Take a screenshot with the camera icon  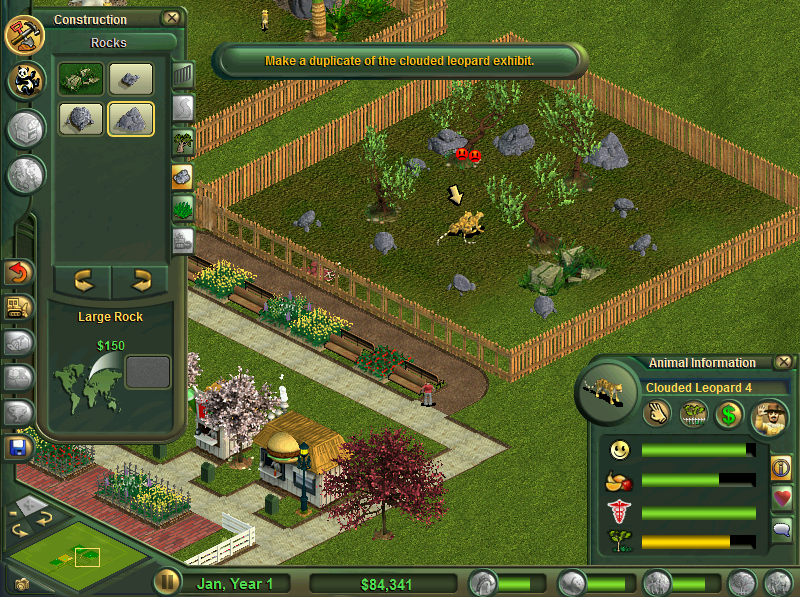pos(21,583)
